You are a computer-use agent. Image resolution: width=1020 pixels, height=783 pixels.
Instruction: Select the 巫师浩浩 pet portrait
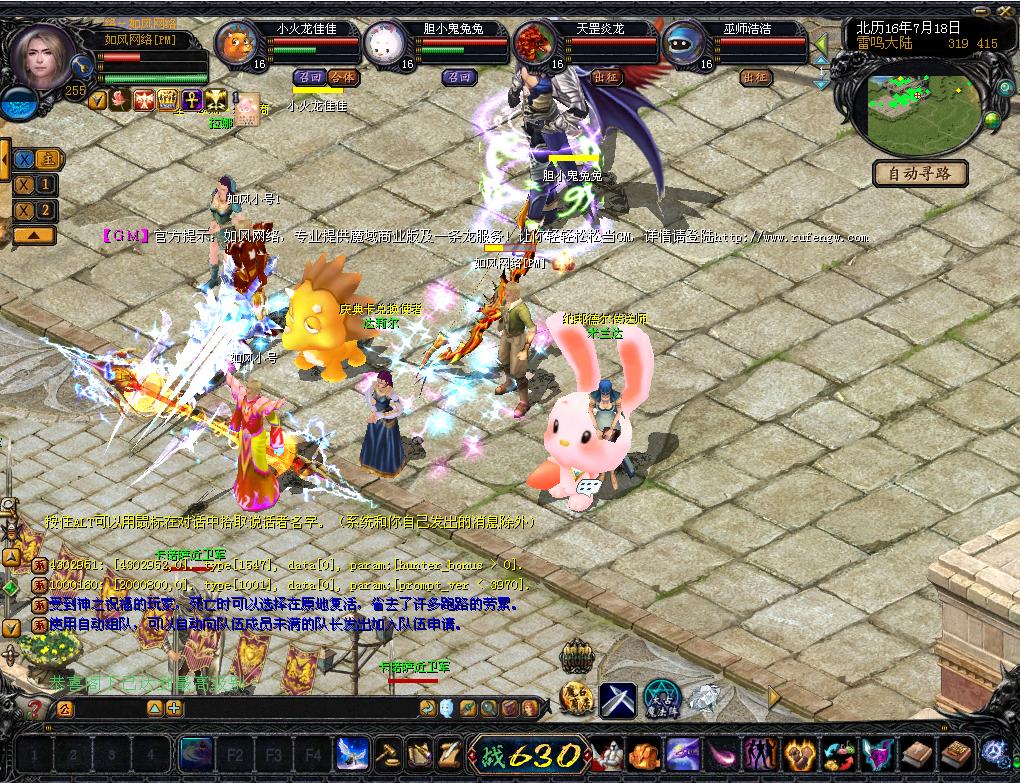tap(684, 43)
